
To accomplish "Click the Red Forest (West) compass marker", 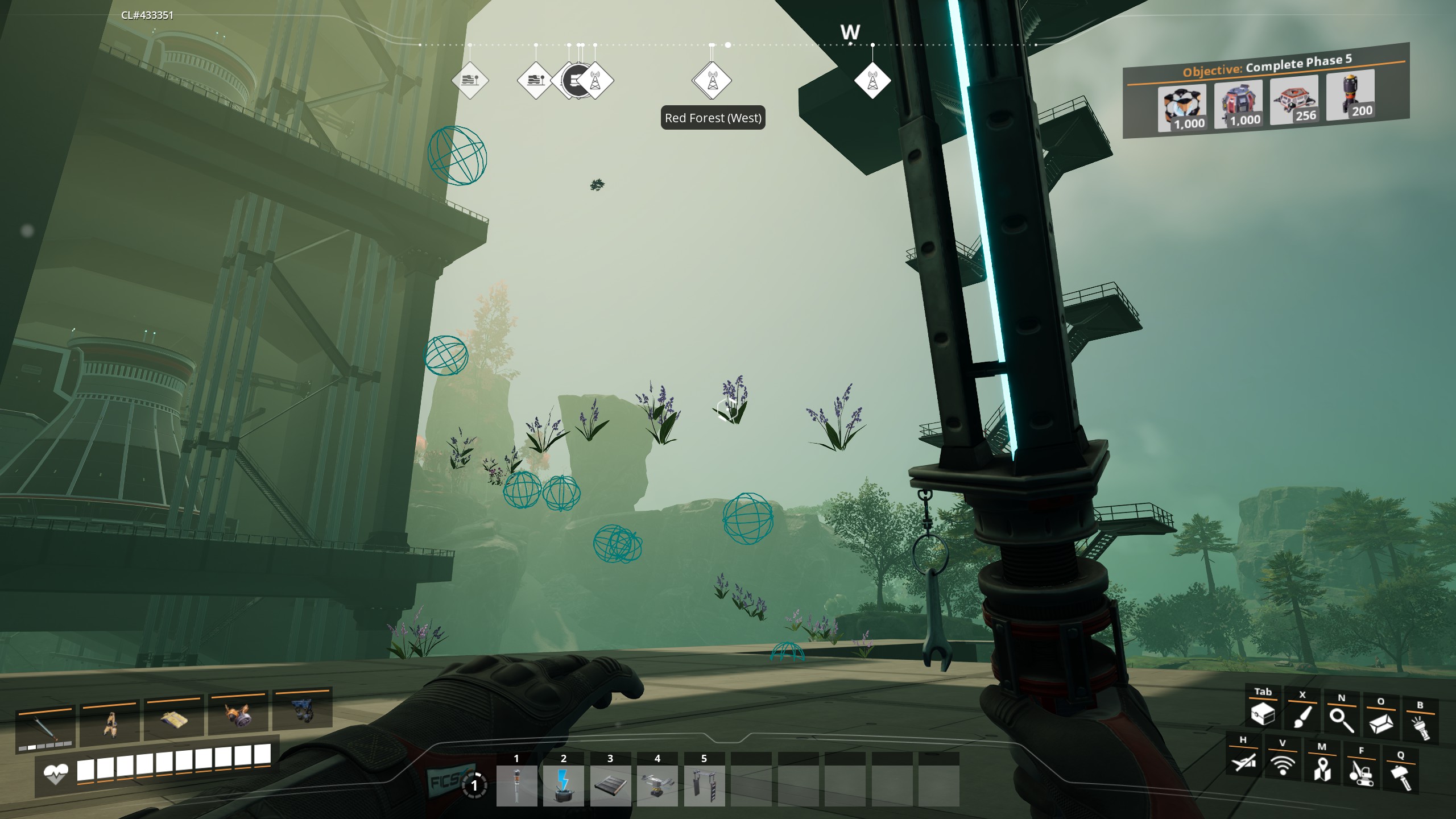I will point(712,81).
